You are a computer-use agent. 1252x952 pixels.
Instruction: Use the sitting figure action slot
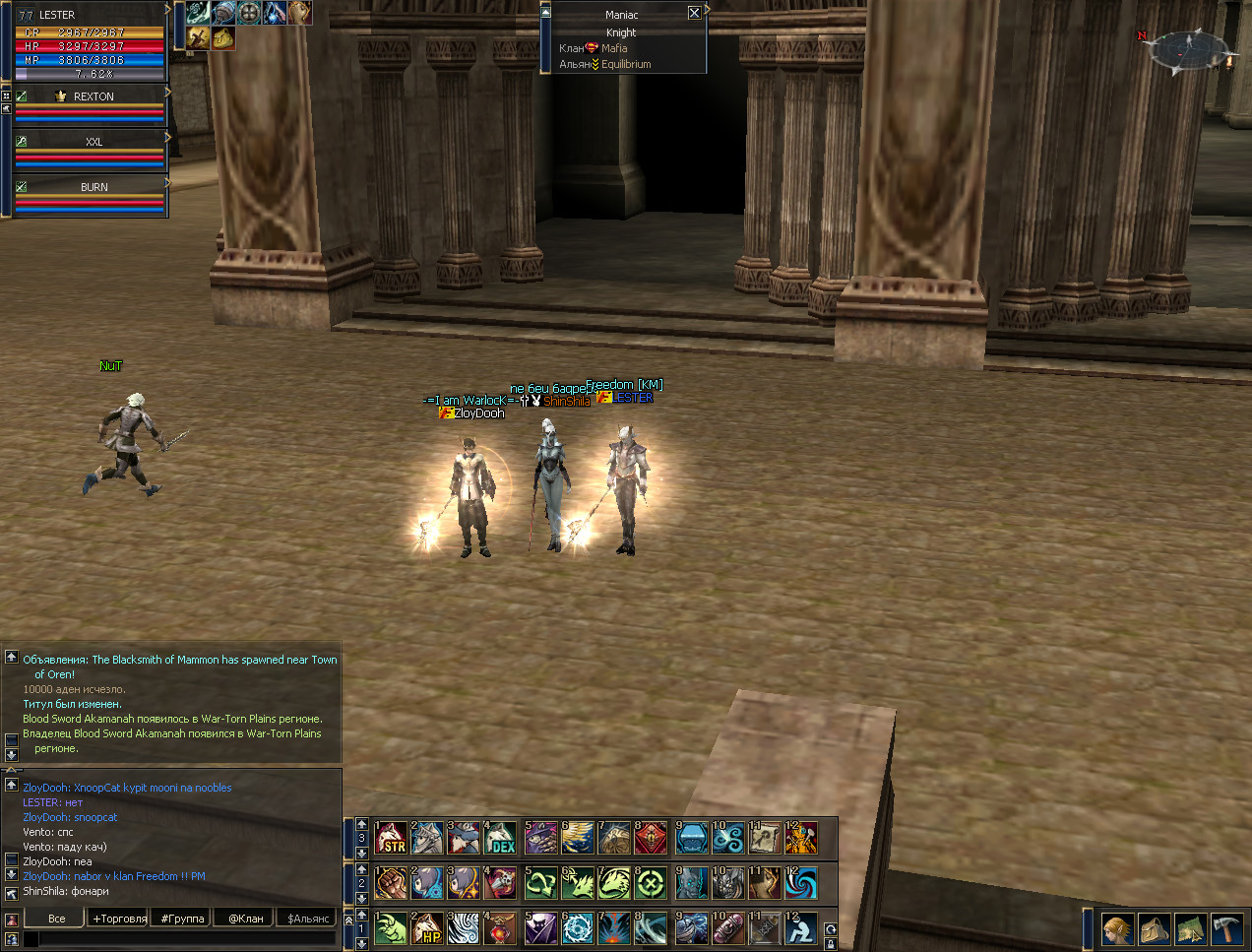pyautogui.click(x=800, y=928)
